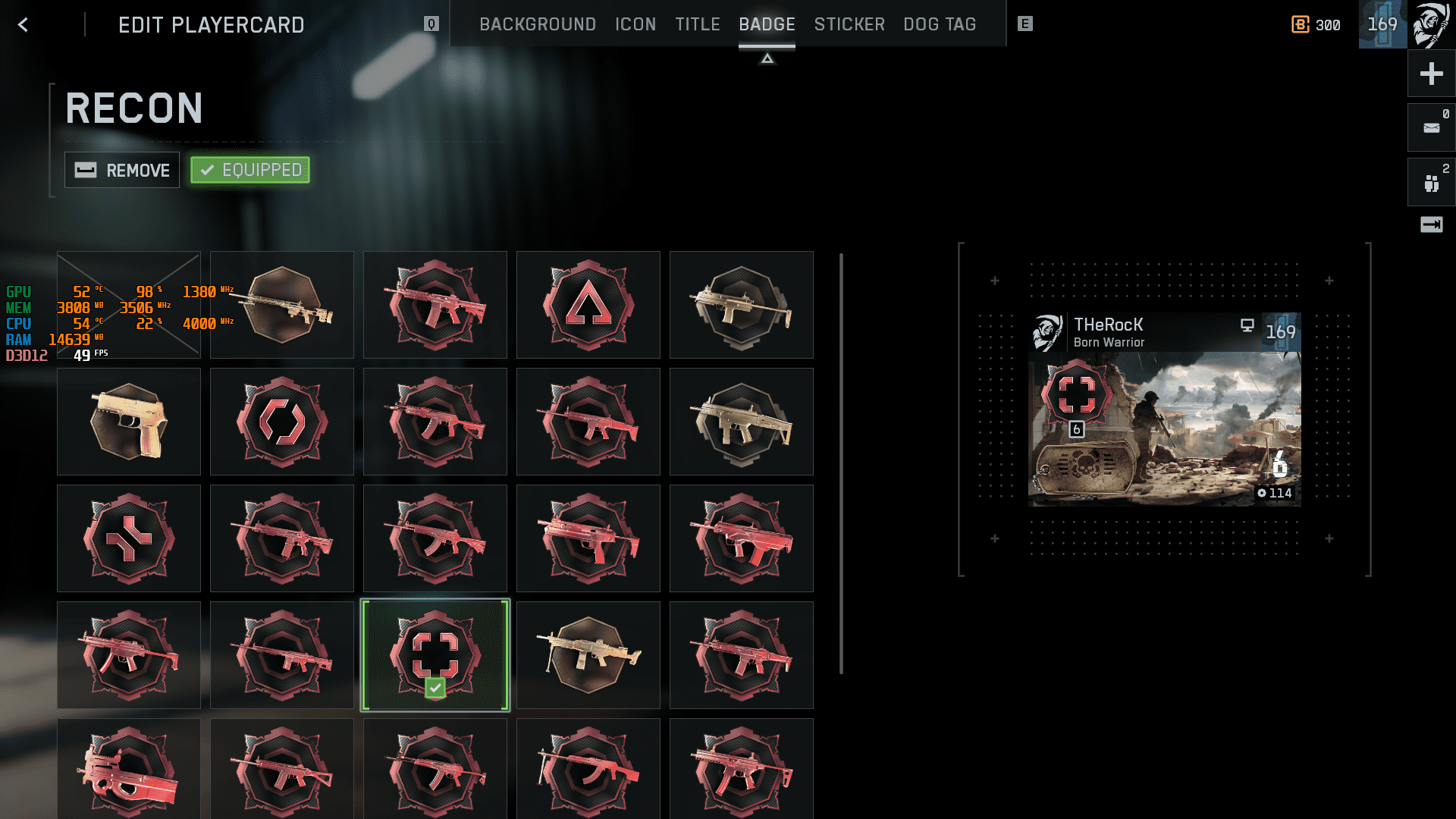This screenshot has height=819, width=1456.
Task: Click the Battlefield coins icon showing 300
Action: (1300, 24)
